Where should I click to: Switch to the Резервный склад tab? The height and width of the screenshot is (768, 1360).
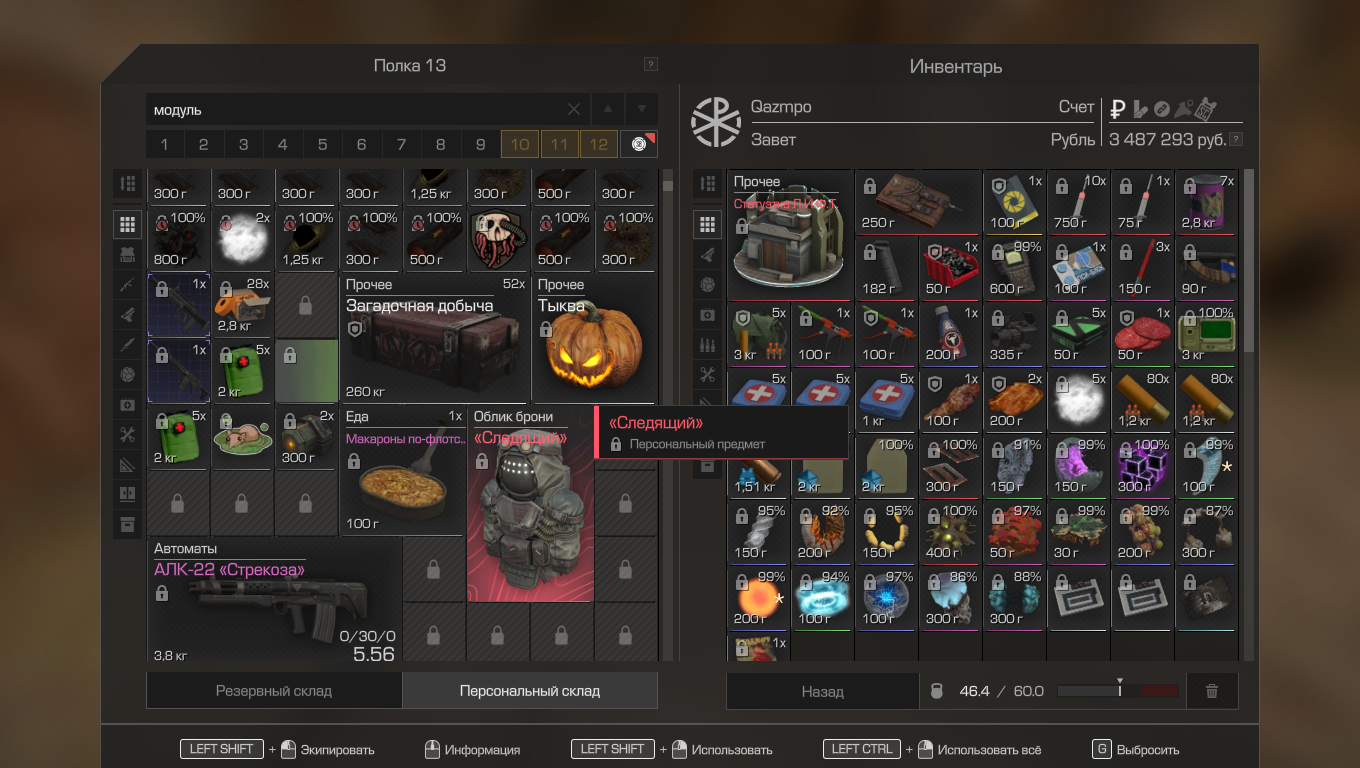click(x=274, y=691)
